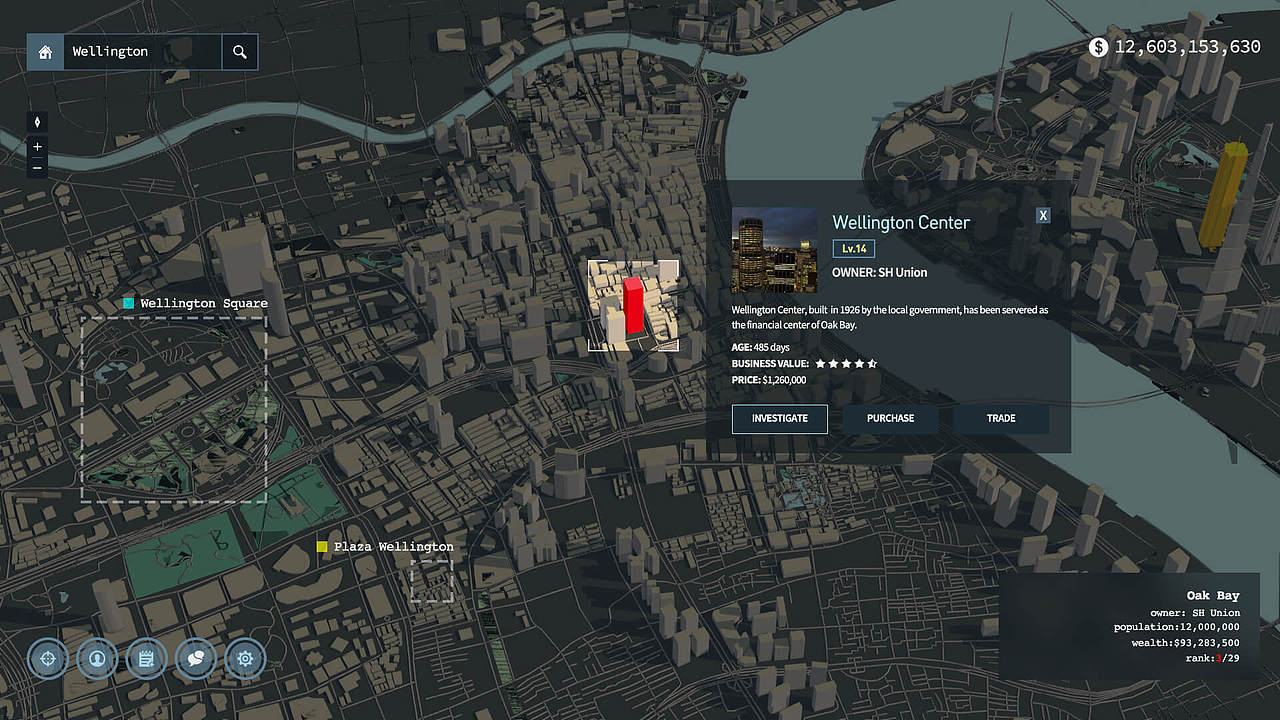Zoom out the map with the minus button

(38, 167)
